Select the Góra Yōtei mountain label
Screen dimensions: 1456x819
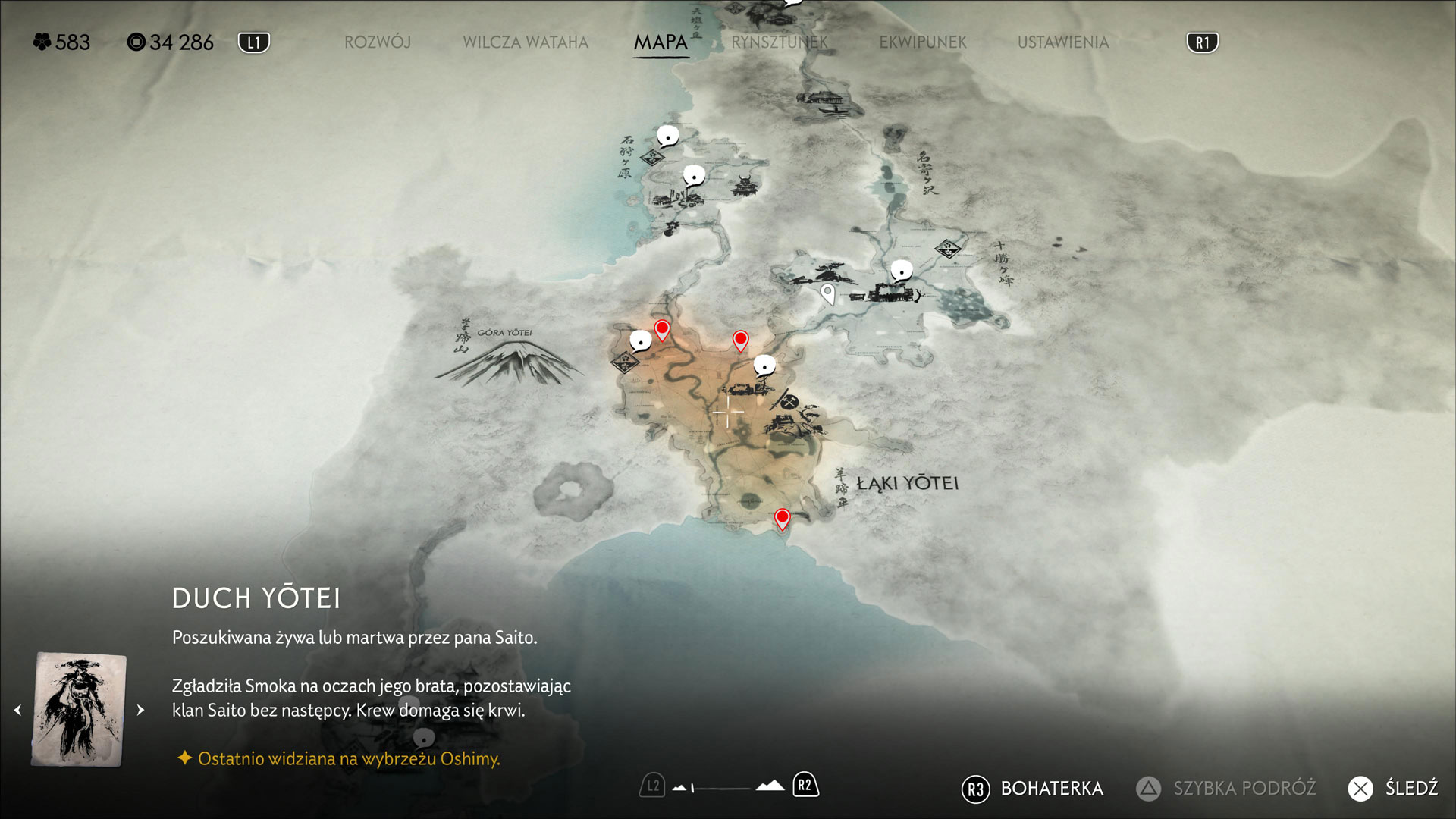point(504,333)
